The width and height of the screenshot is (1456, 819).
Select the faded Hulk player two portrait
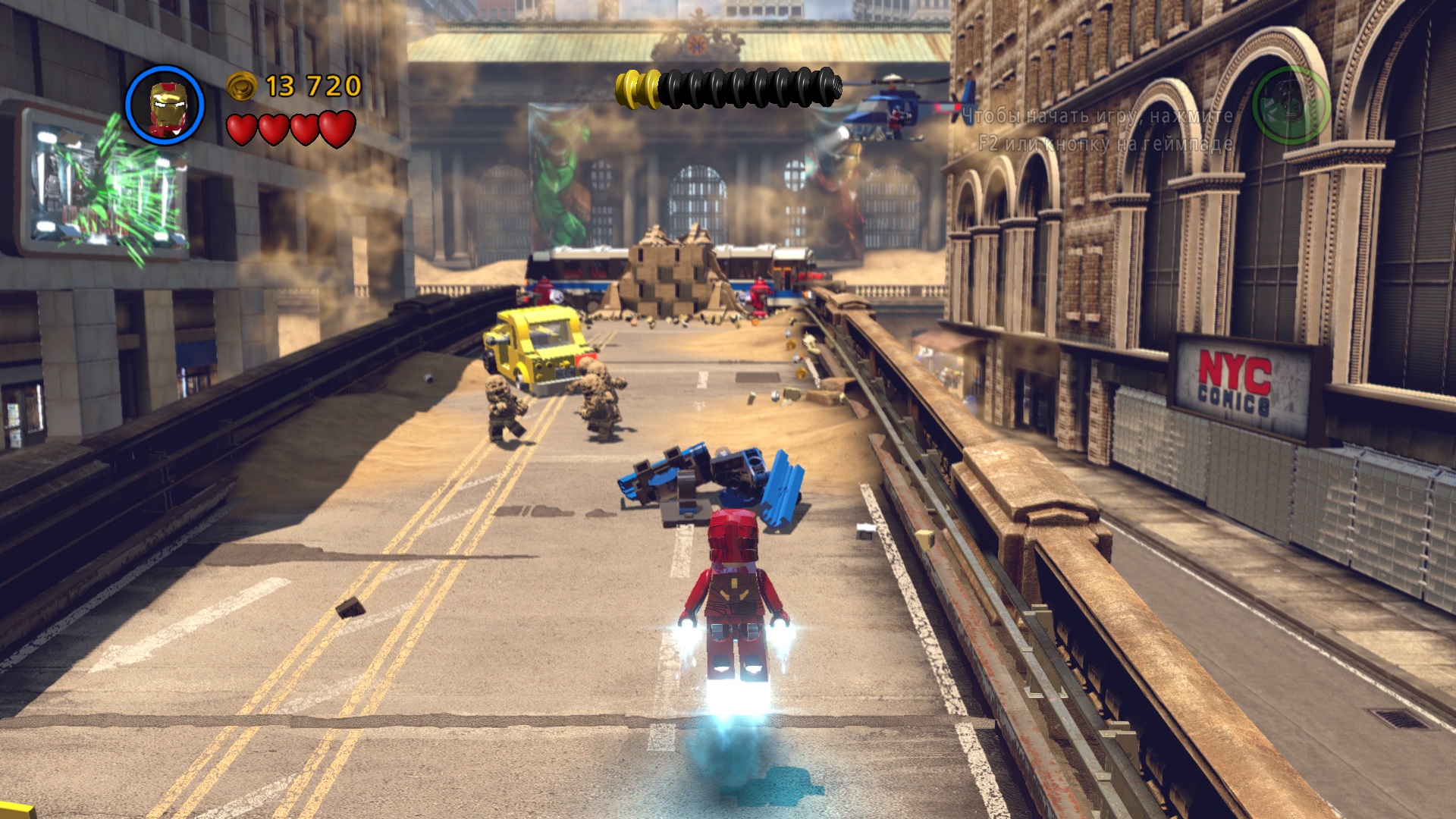(1290, 105)
